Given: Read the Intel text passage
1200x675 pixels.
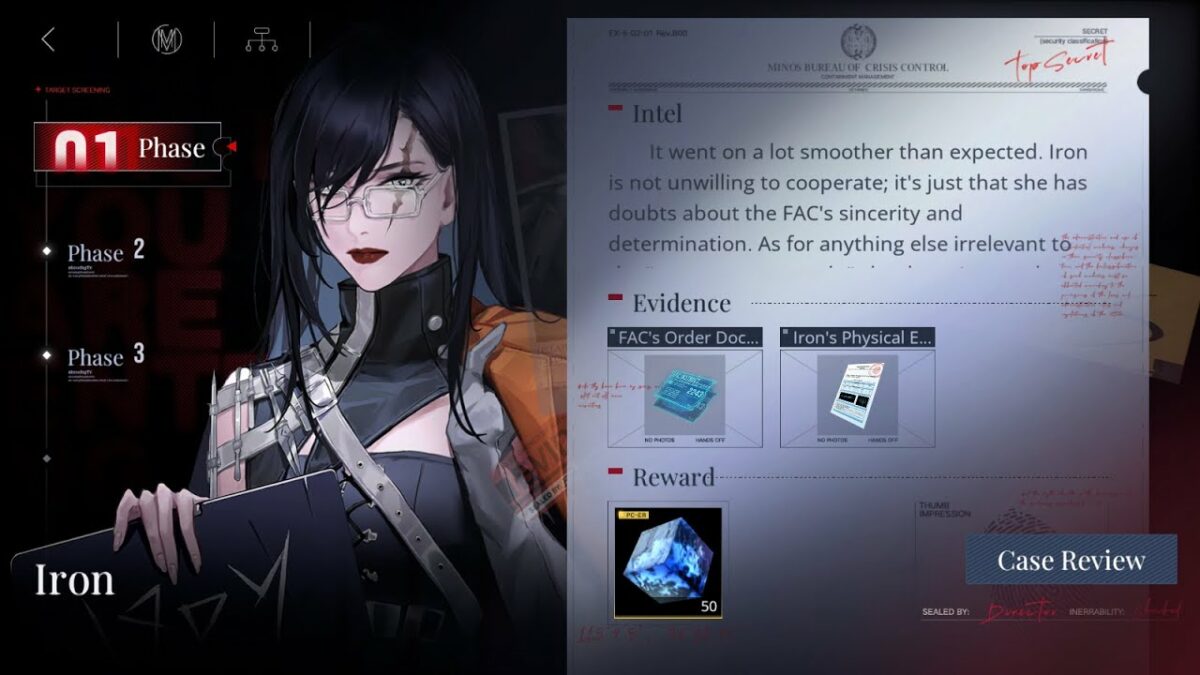Looking at the screenshot, I should (x=848, y=198).
